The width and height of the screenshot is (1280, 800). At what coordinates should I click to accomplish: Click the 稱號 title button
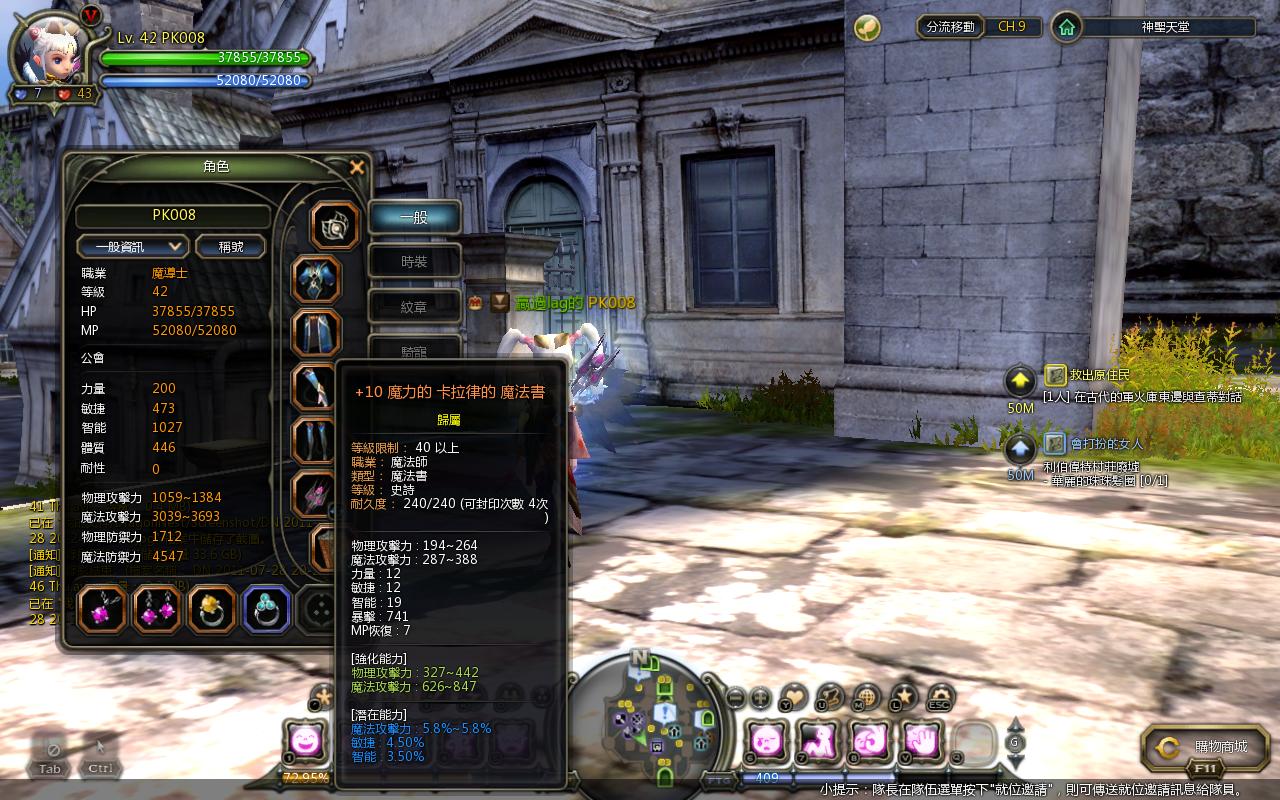click(230, 246)
